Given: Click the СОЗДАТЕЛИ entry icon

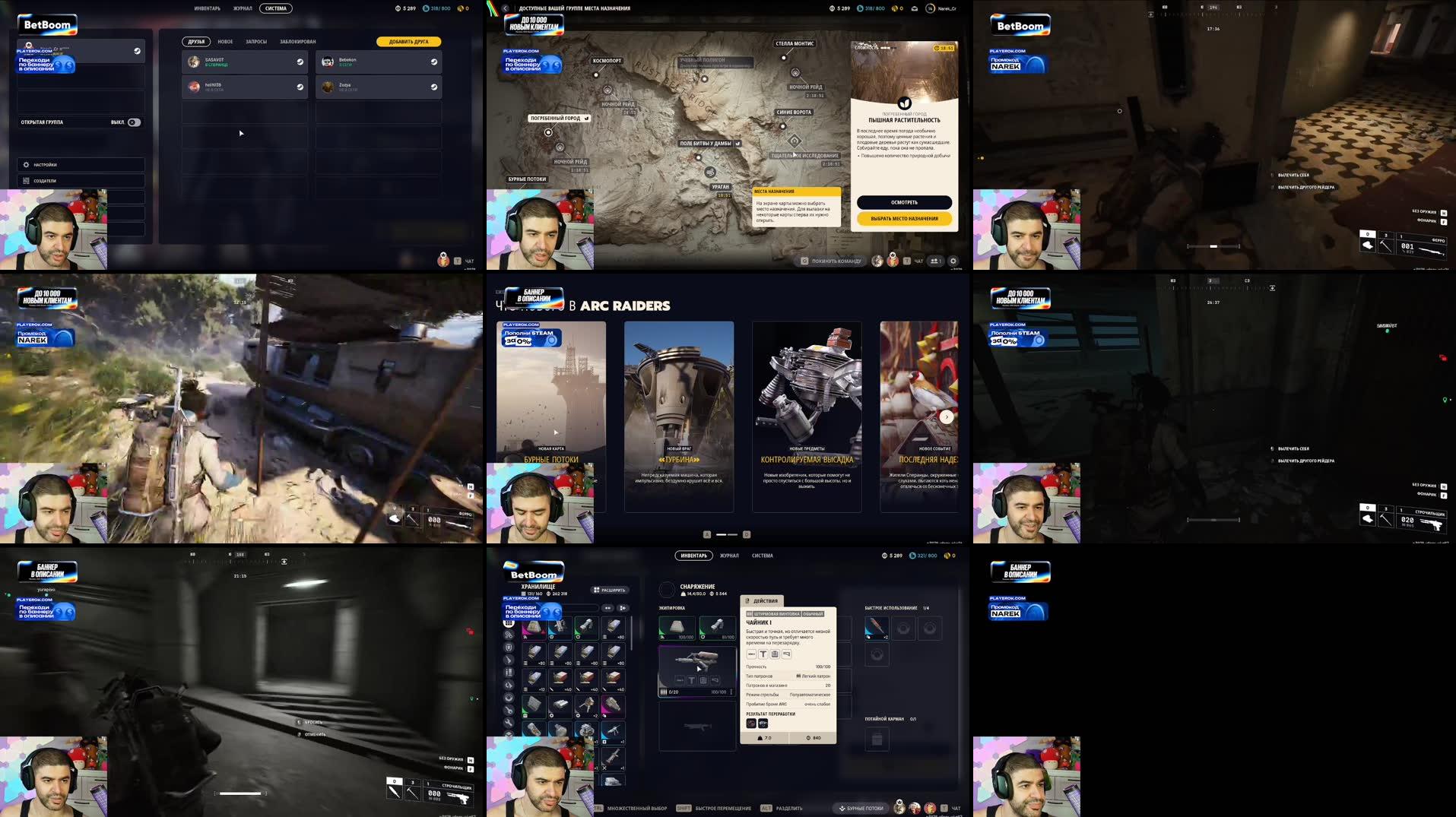Looking at the screenshot, I should pyautogui.click(x=26, y=180).
